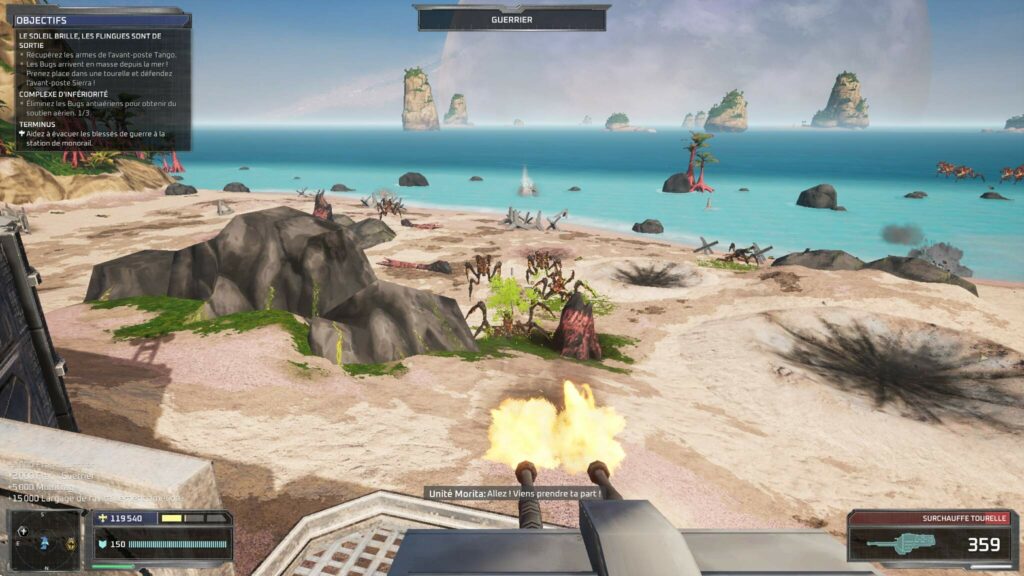1024x576 pixels.
Task: Open the compass minimap
Action: click(x=46, y=540)
